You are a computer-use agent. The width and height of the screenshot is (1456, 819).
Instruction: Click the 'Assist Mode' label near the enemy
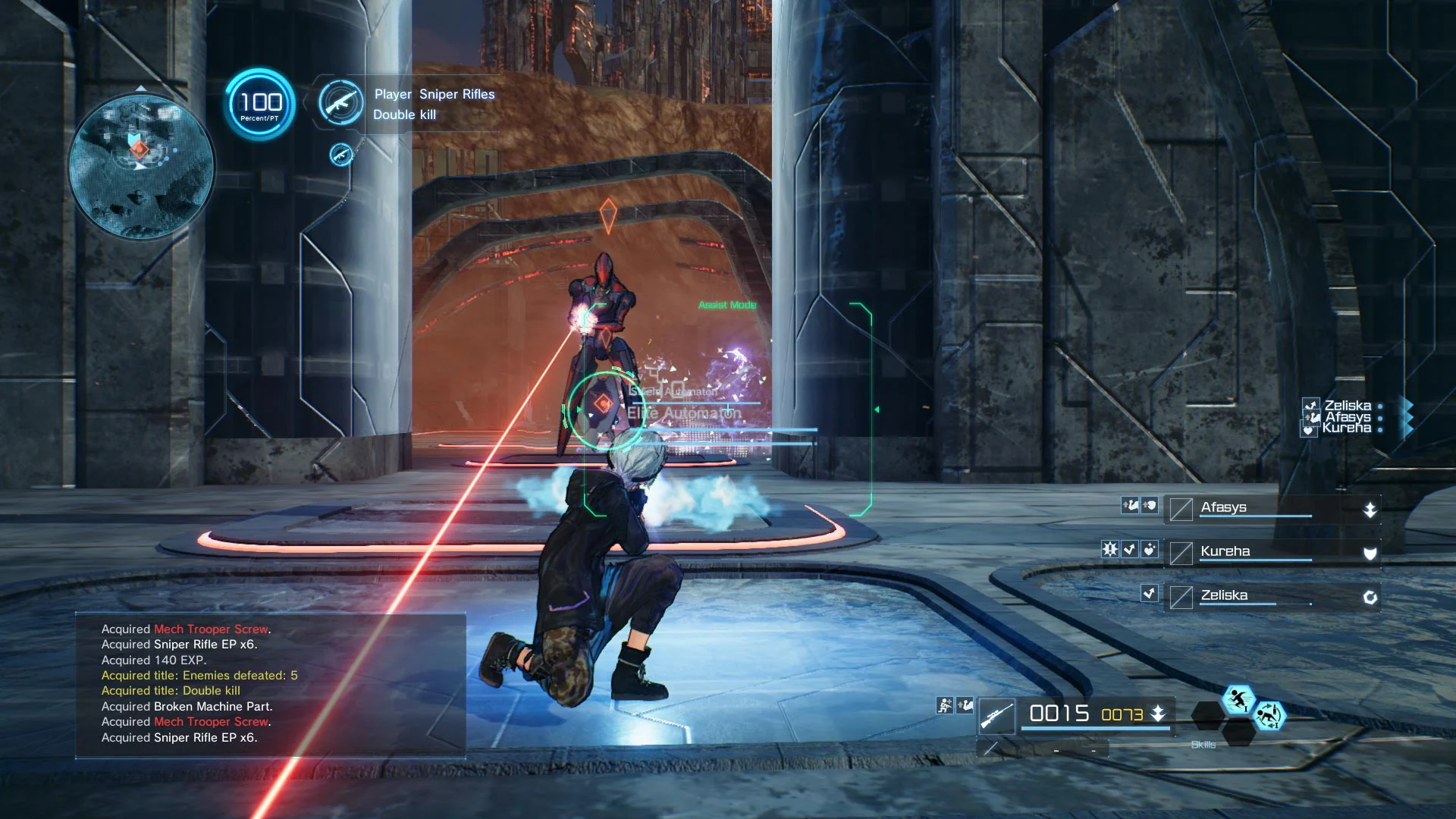(x=726, y=305)
